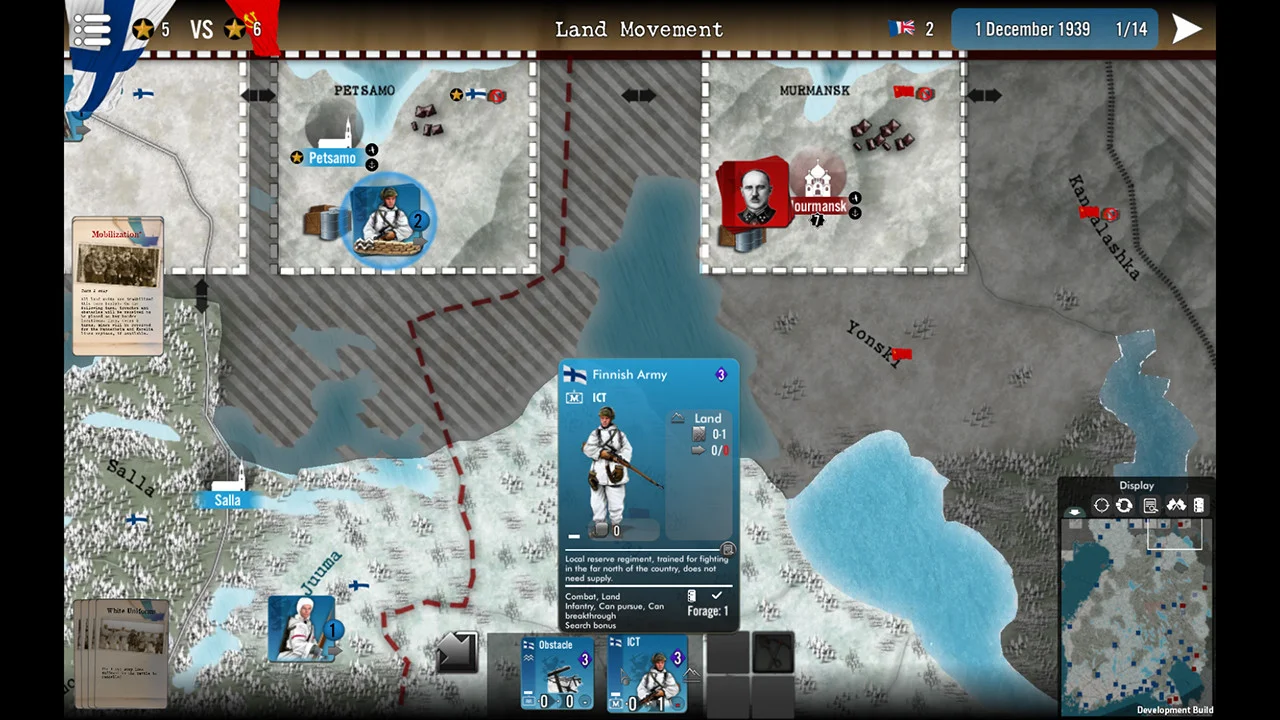The height and width of the screenshot is (720, 1280).
Task: Select the ICT unit card in the tray
Action: (x=648, y=675)
